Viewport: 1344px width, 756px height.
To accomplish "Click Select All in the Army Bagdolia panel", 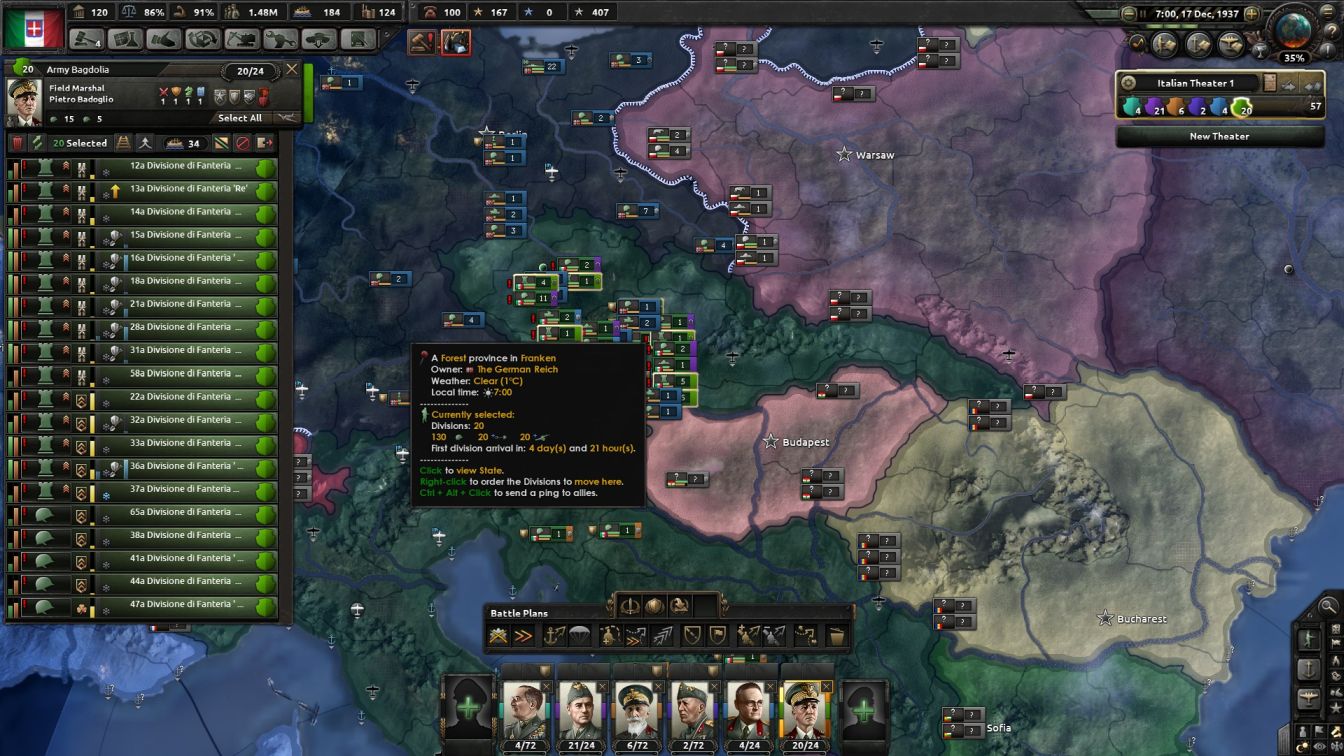I will click(240, 117).
